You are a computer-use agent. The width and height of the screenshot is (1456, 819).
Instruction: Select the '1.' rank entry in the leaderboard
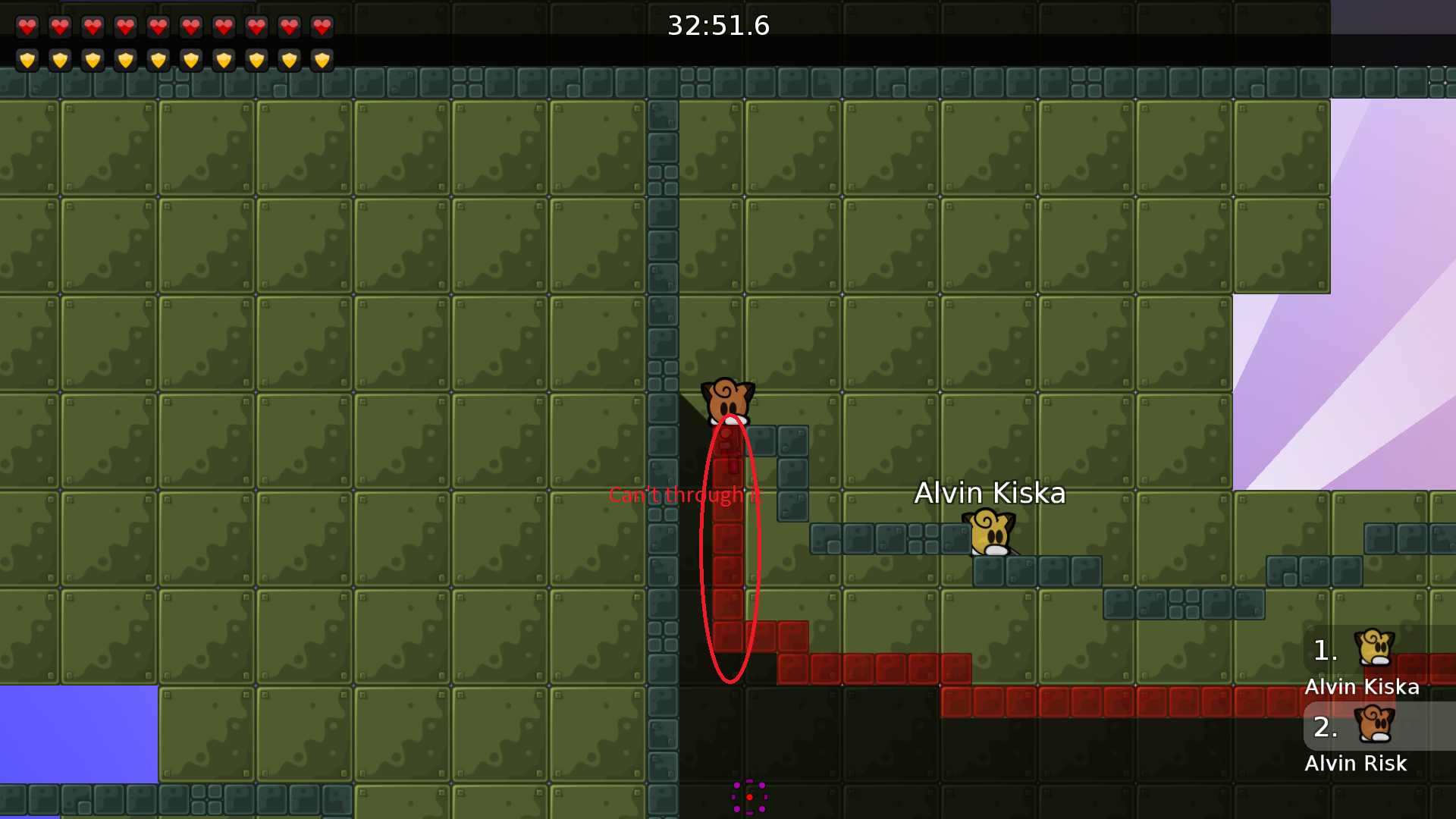pyautogui.click(x=1325, y=651)
